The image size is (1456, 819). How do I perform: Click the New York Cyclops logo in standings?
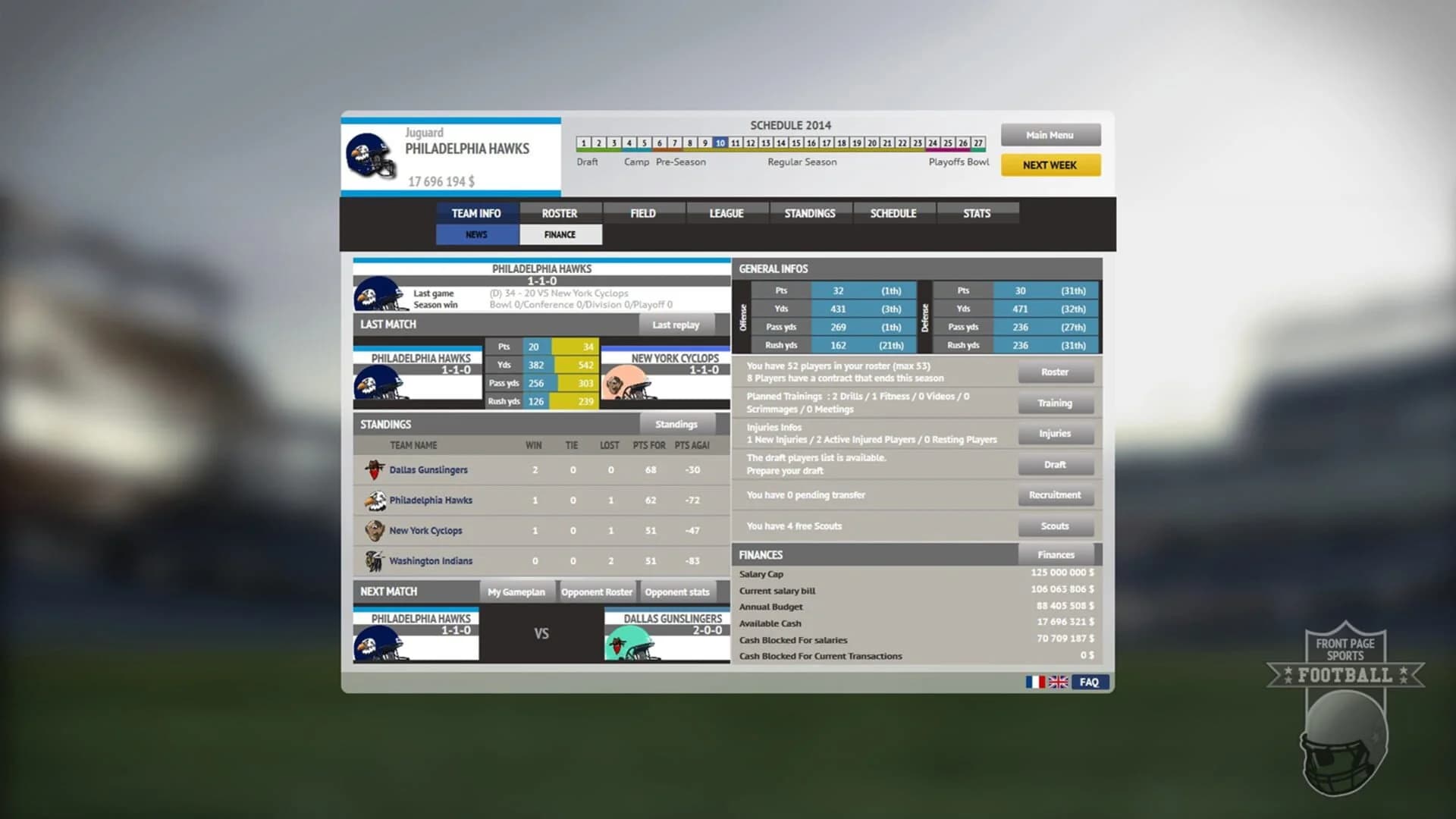[373, 531]
